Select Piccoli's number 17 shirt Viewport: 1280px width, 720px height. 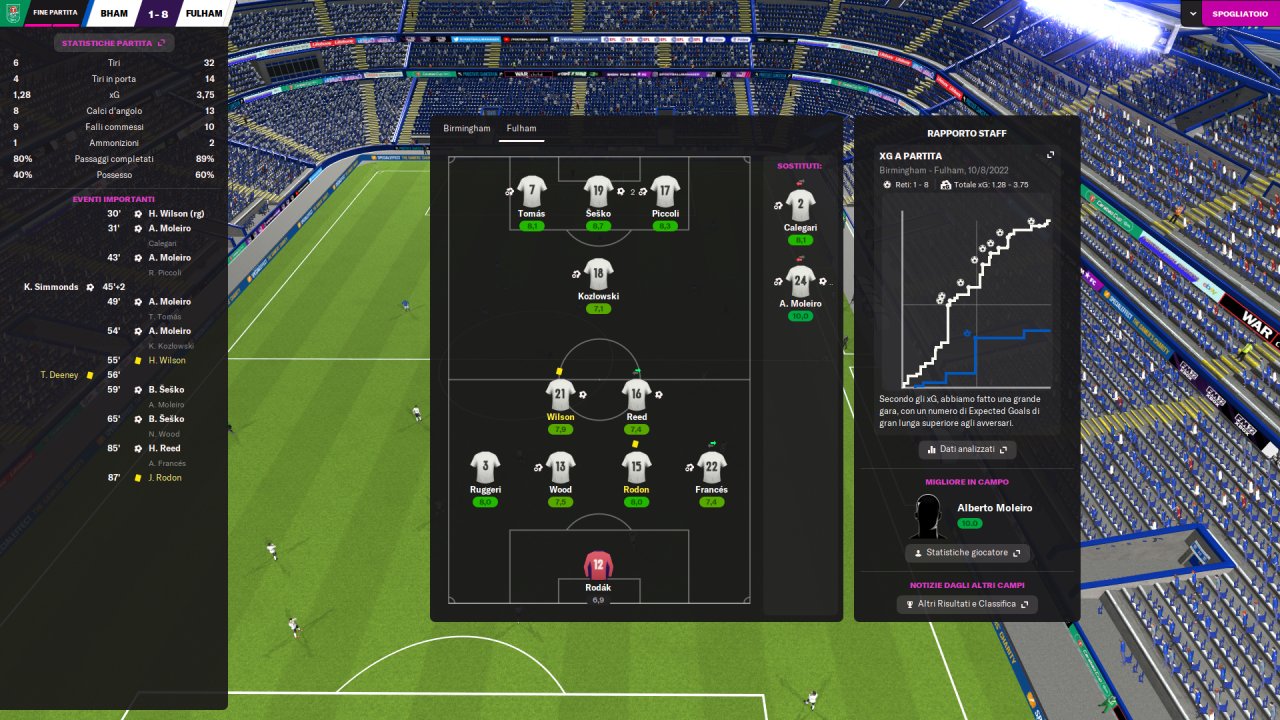pos(665,191)
